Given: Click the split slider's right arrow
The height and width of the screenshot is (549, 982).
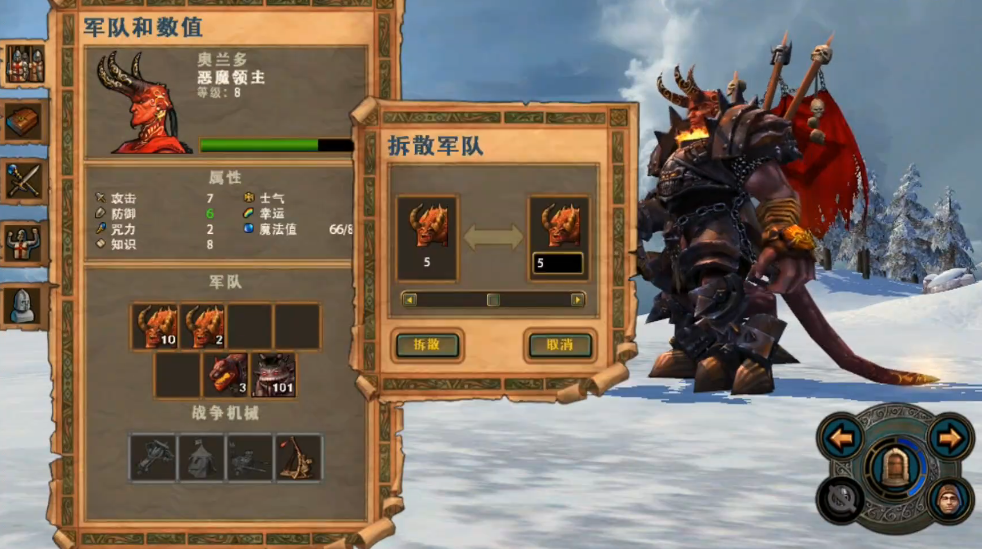Looking at the screenshot, I should [x=578, y=299].
